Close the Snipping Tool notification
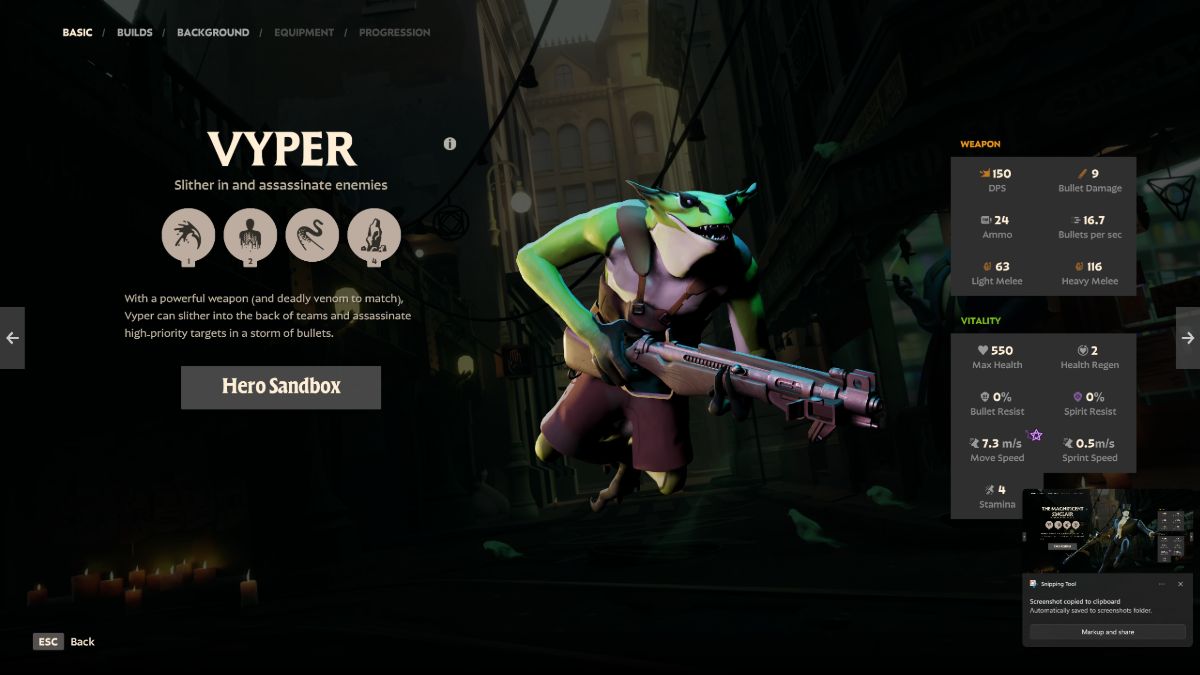 [1180, 584]
